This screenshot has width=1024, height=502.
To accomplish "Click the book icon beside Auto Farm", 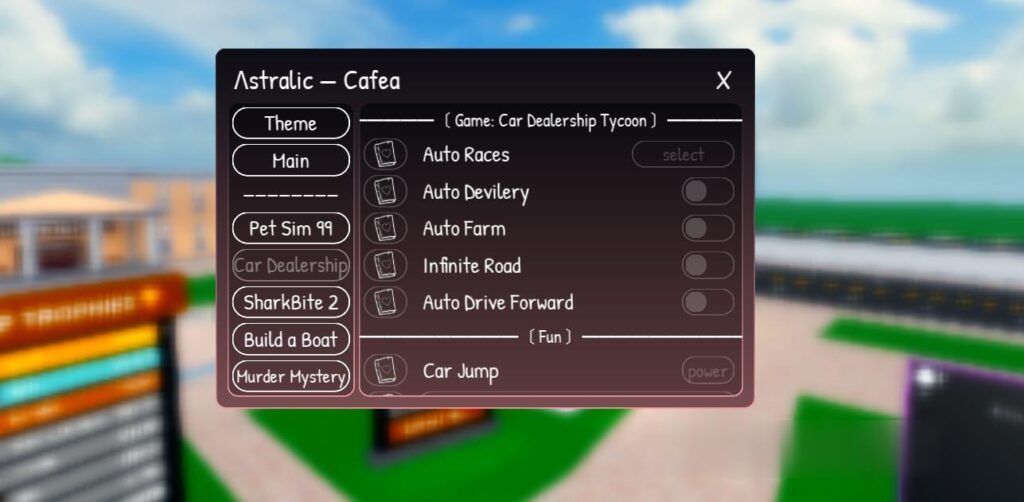I will point(385,229).
